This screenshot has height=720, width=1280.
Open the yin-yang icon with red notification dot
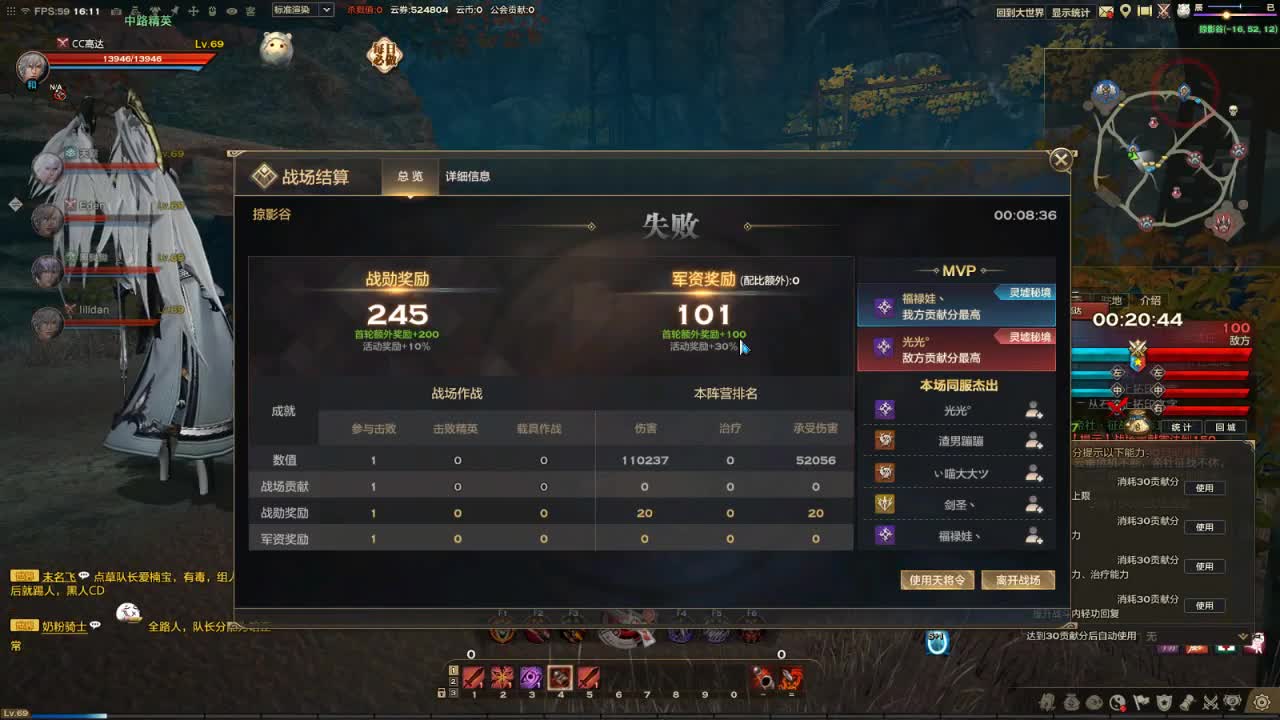[x=1119, y=703]
